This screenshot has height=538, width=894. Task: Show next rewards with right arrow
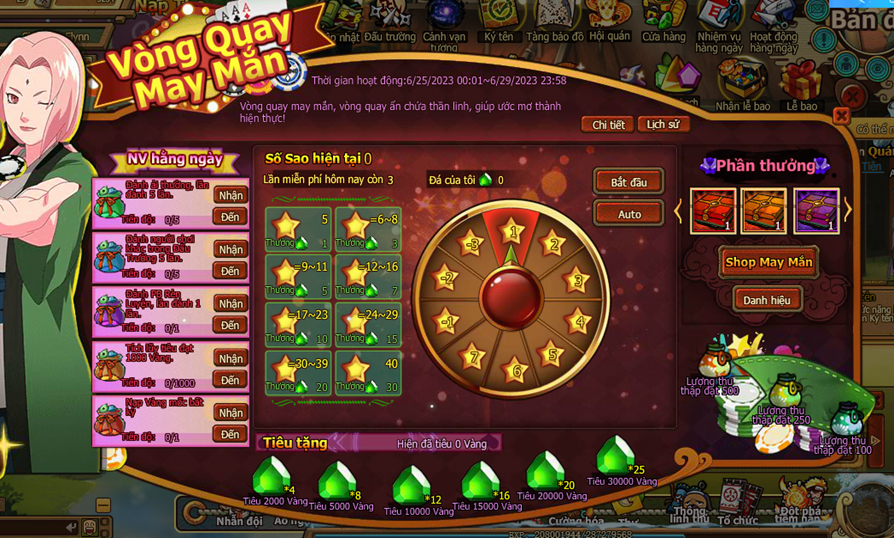(x=848, y=210)
